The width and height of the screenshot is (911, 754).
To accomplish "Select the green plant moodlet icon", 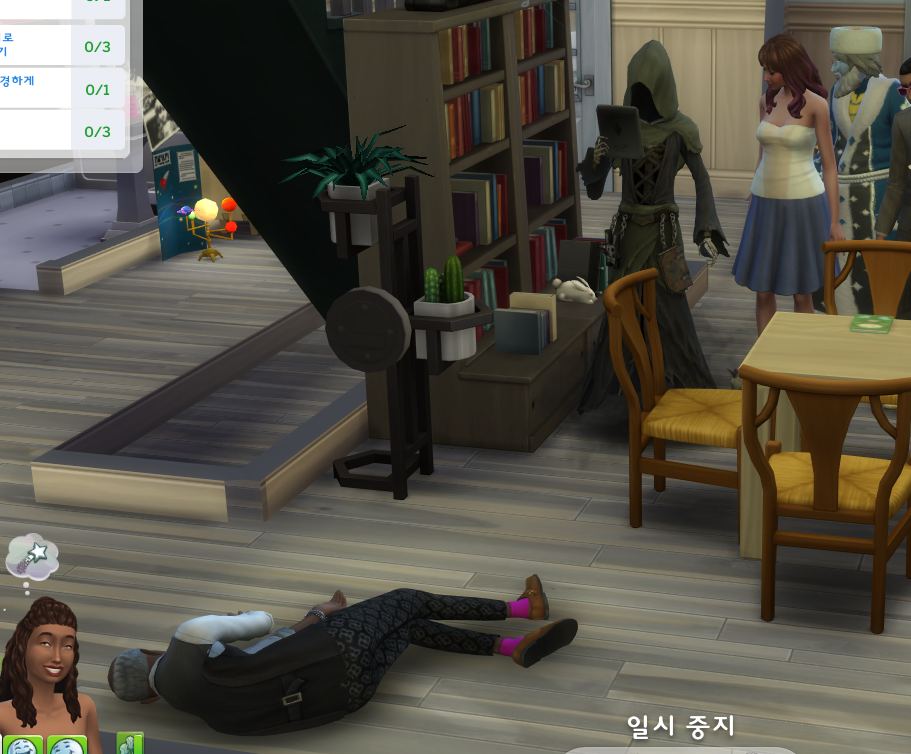I will click(130, 744).
